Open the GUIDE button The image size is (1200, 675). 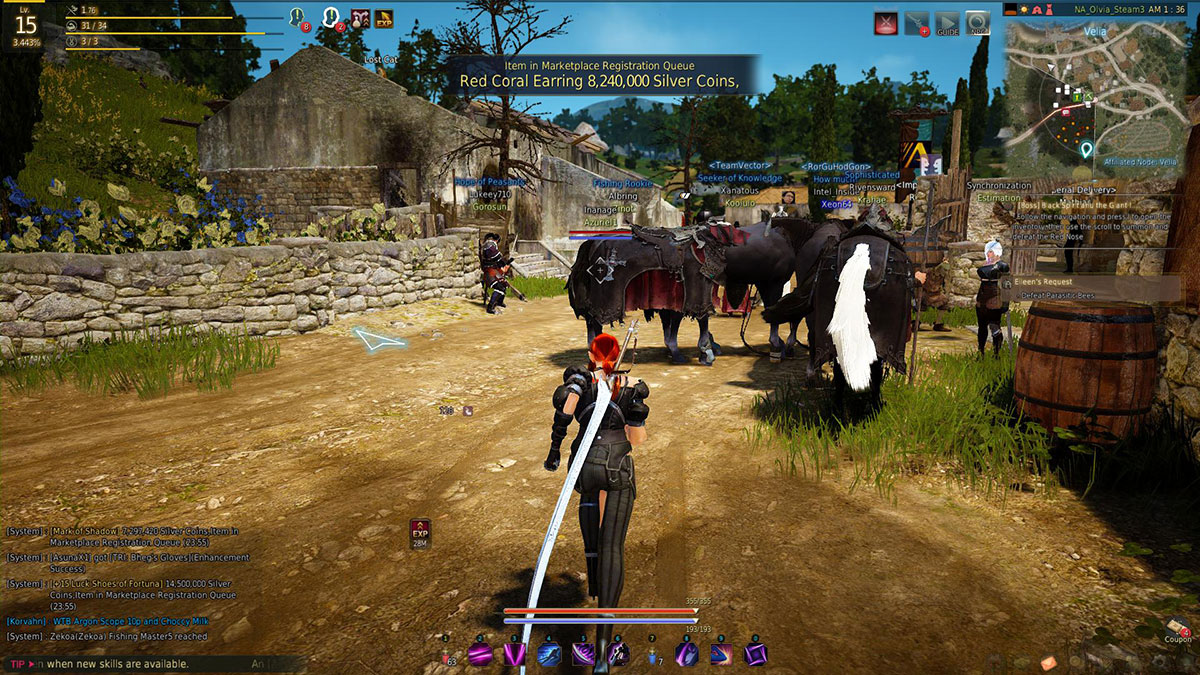pyautogui.click(x=946, y=23)
